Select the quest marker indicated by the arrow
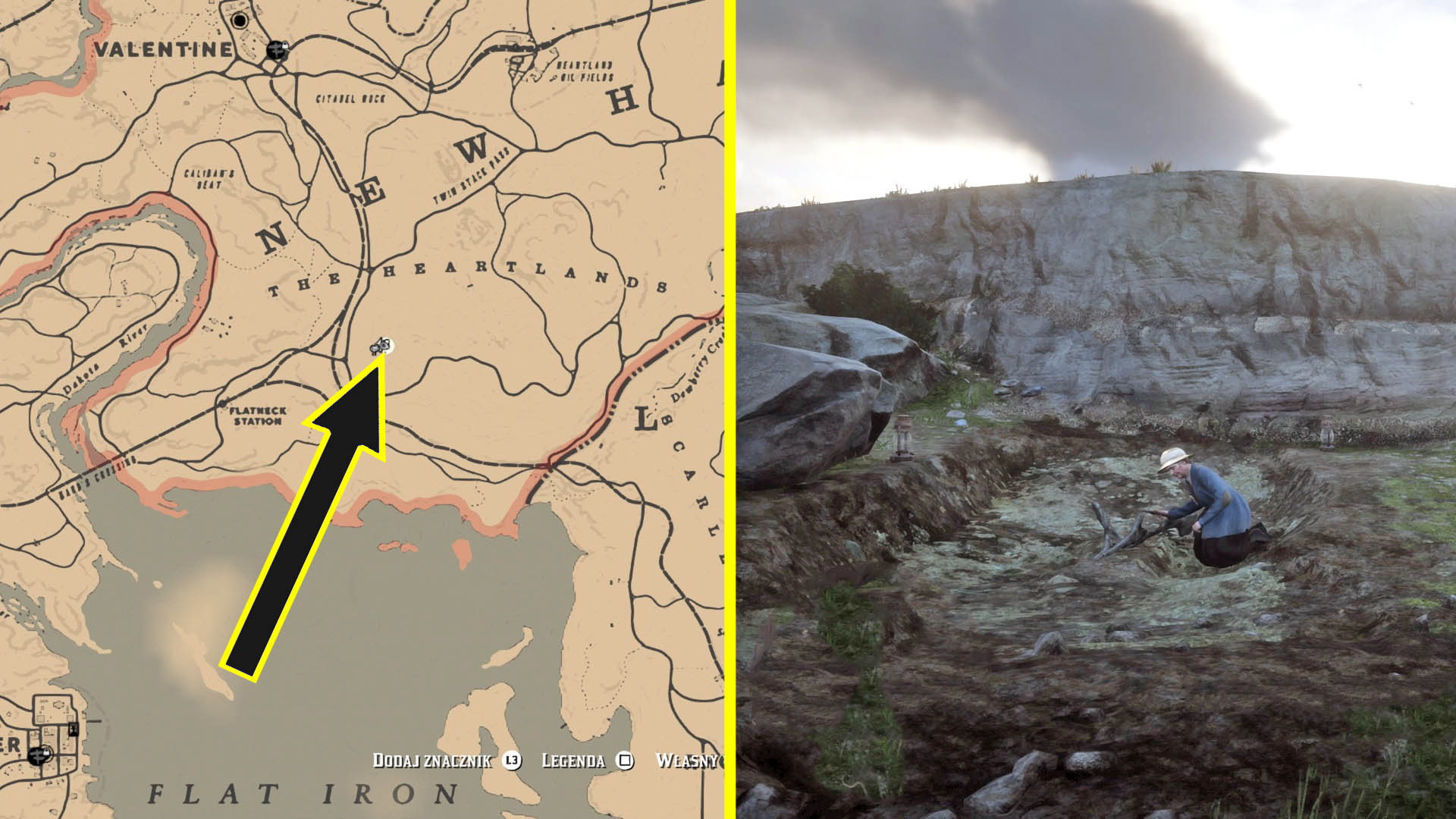This screenshot has width=1456, height=819. click(x=383, y=347)
